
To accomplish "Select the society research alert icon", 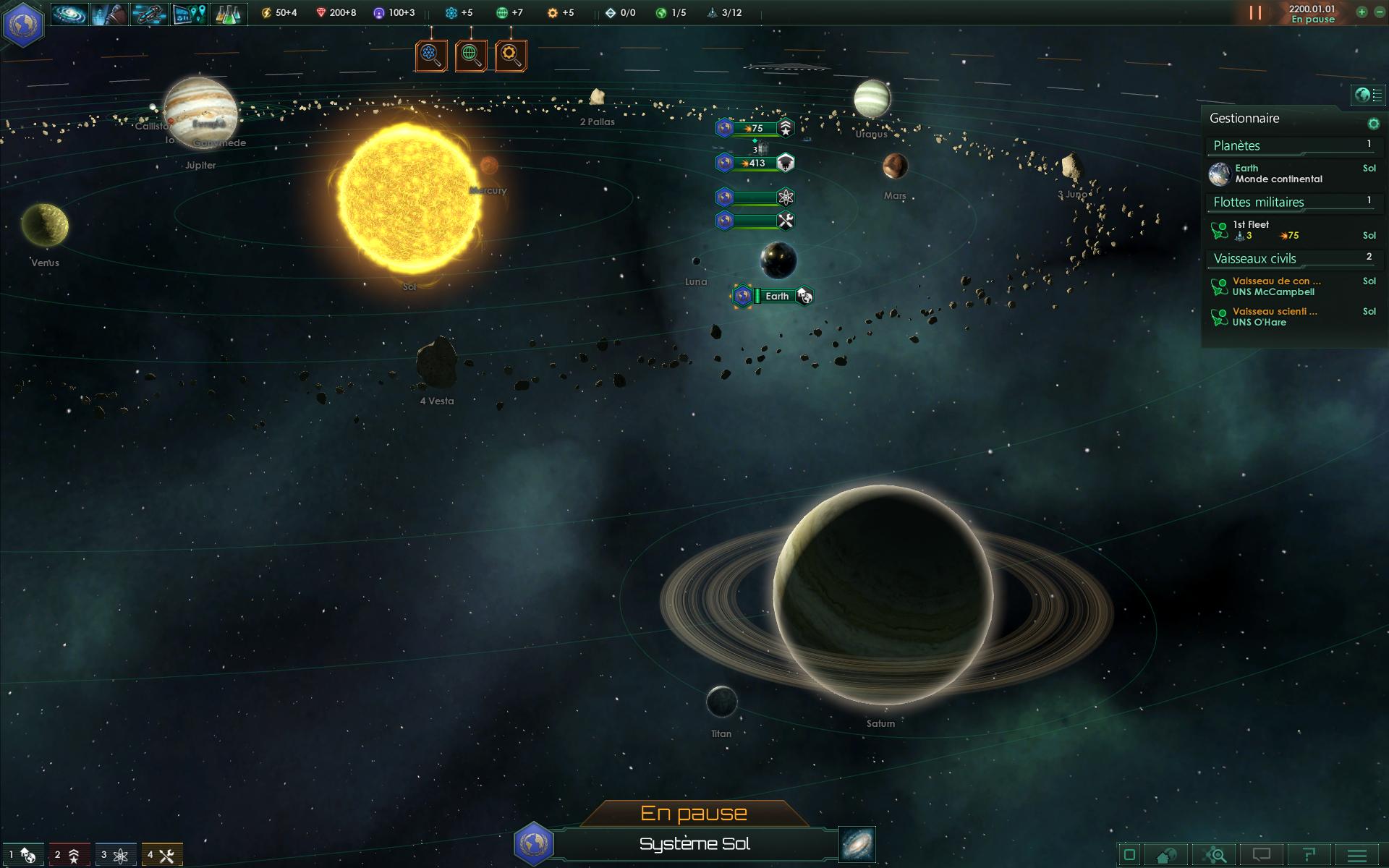I will [x=471, y=55].
